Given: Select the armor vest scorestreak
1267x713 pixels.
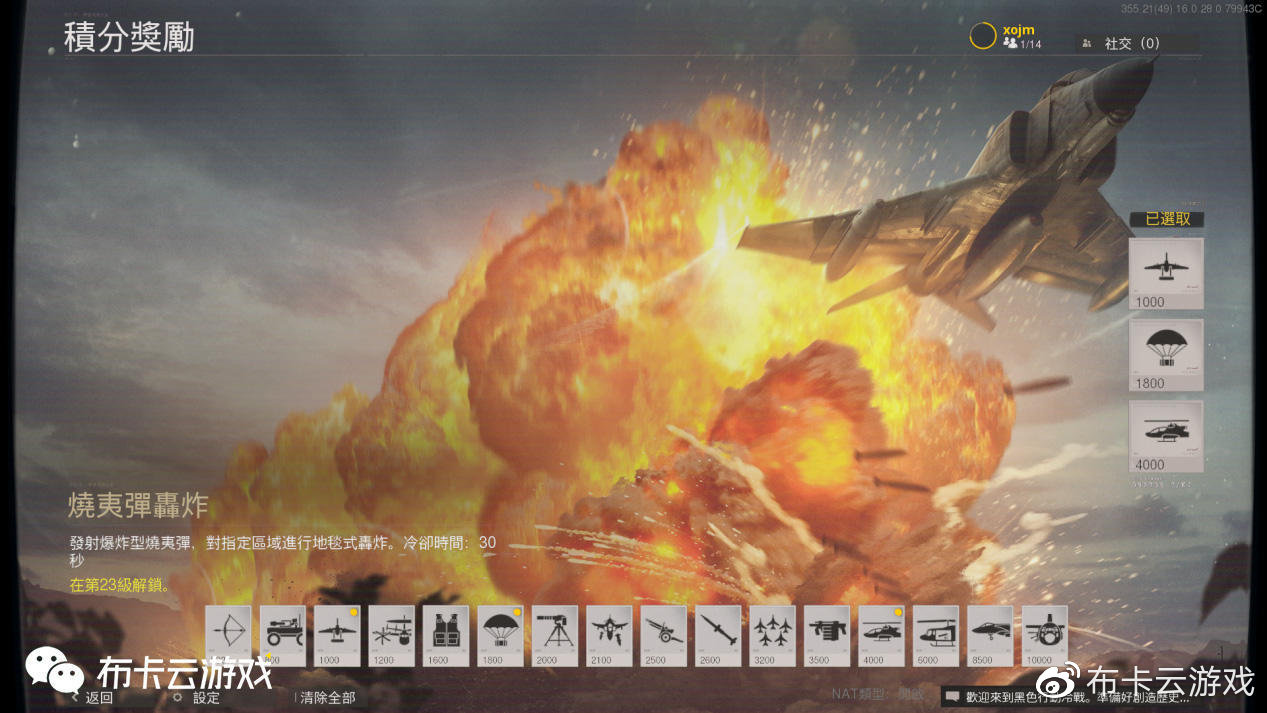Looking at the screenshot, I should pyautogui.click(x=445, y=634).
